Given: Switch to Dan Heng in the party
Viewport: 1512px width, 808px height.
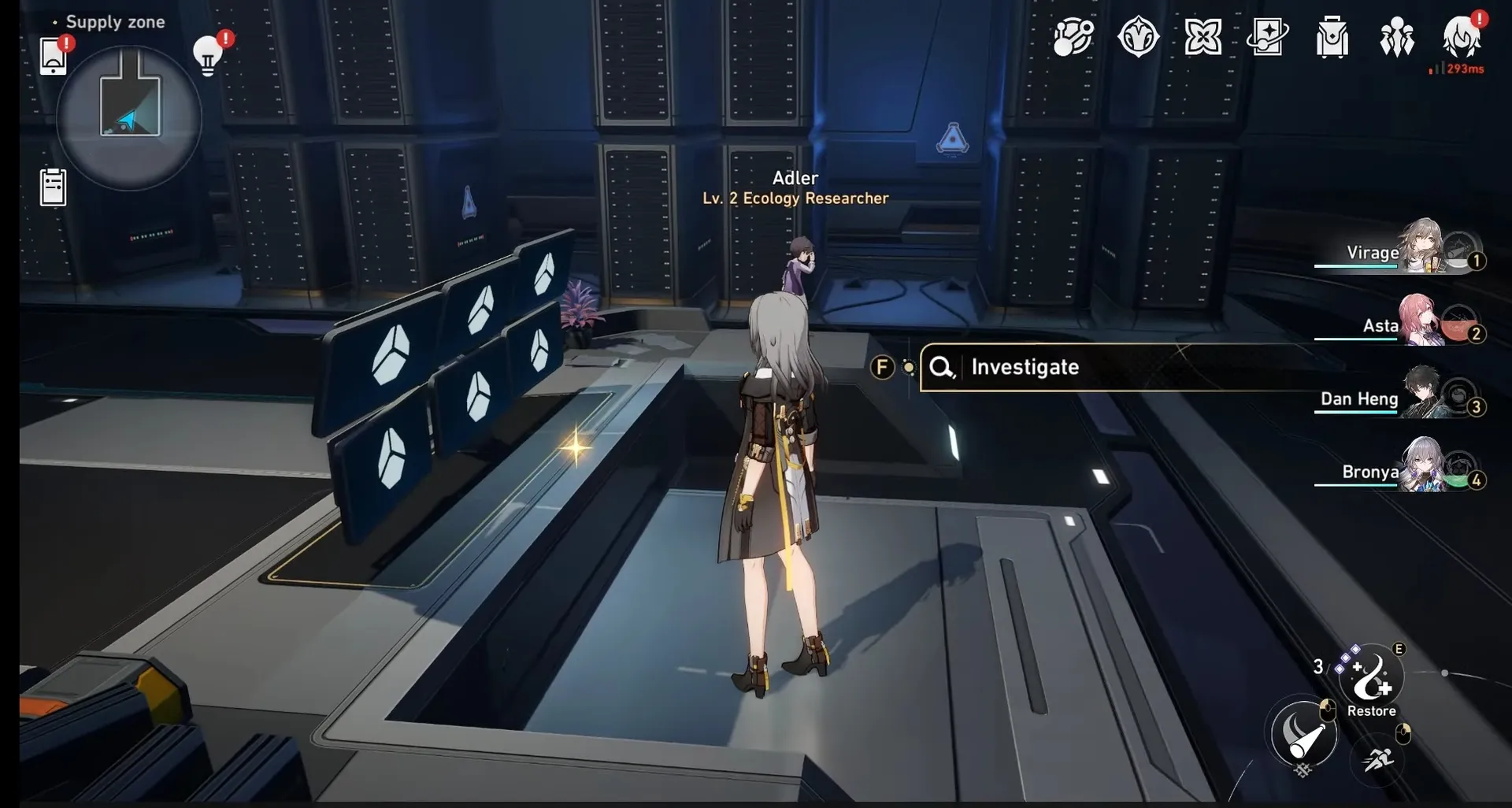Looking at the screenshot, I should [x=1401, y=397].
